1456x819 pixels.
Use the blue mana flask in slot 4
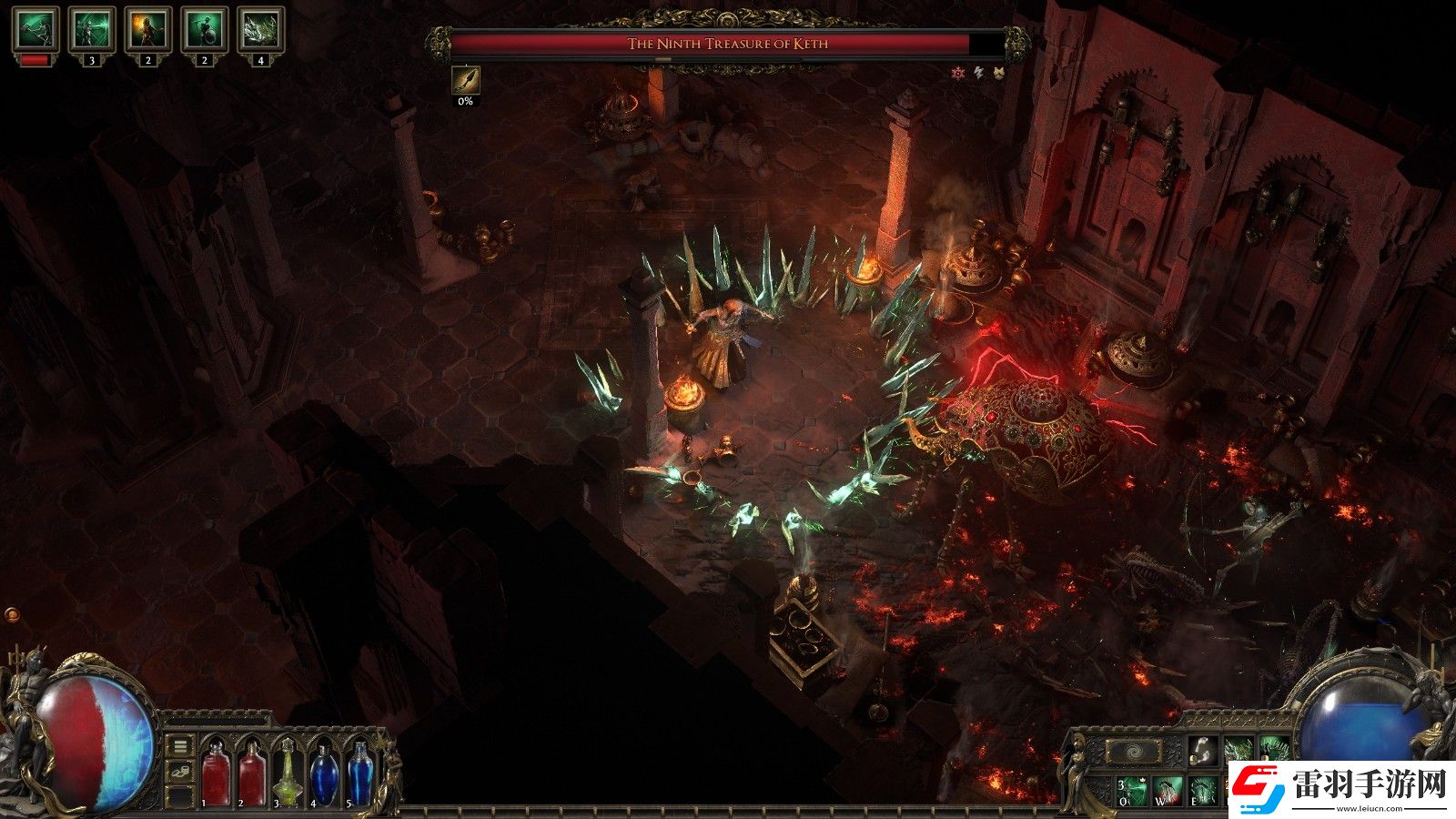point(323,773)
